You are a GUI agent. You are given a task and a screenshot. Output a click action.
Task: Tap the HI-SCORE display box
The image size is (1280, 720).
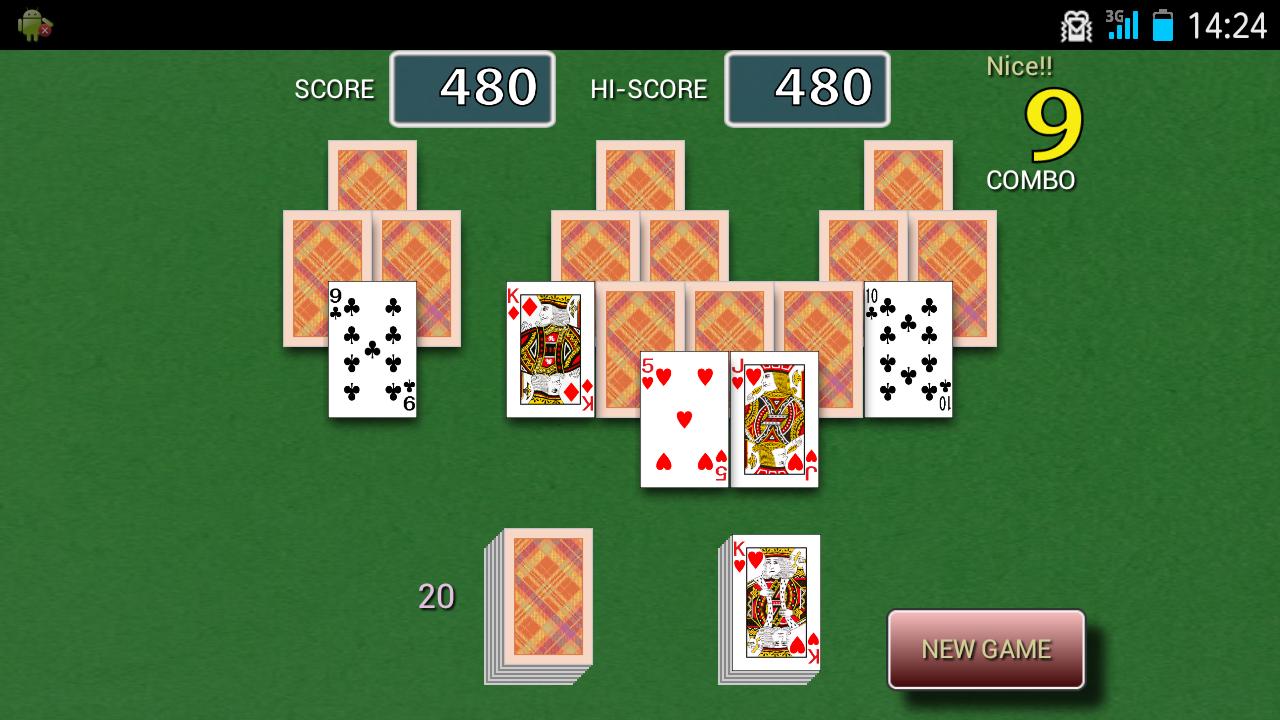[807, 88]
